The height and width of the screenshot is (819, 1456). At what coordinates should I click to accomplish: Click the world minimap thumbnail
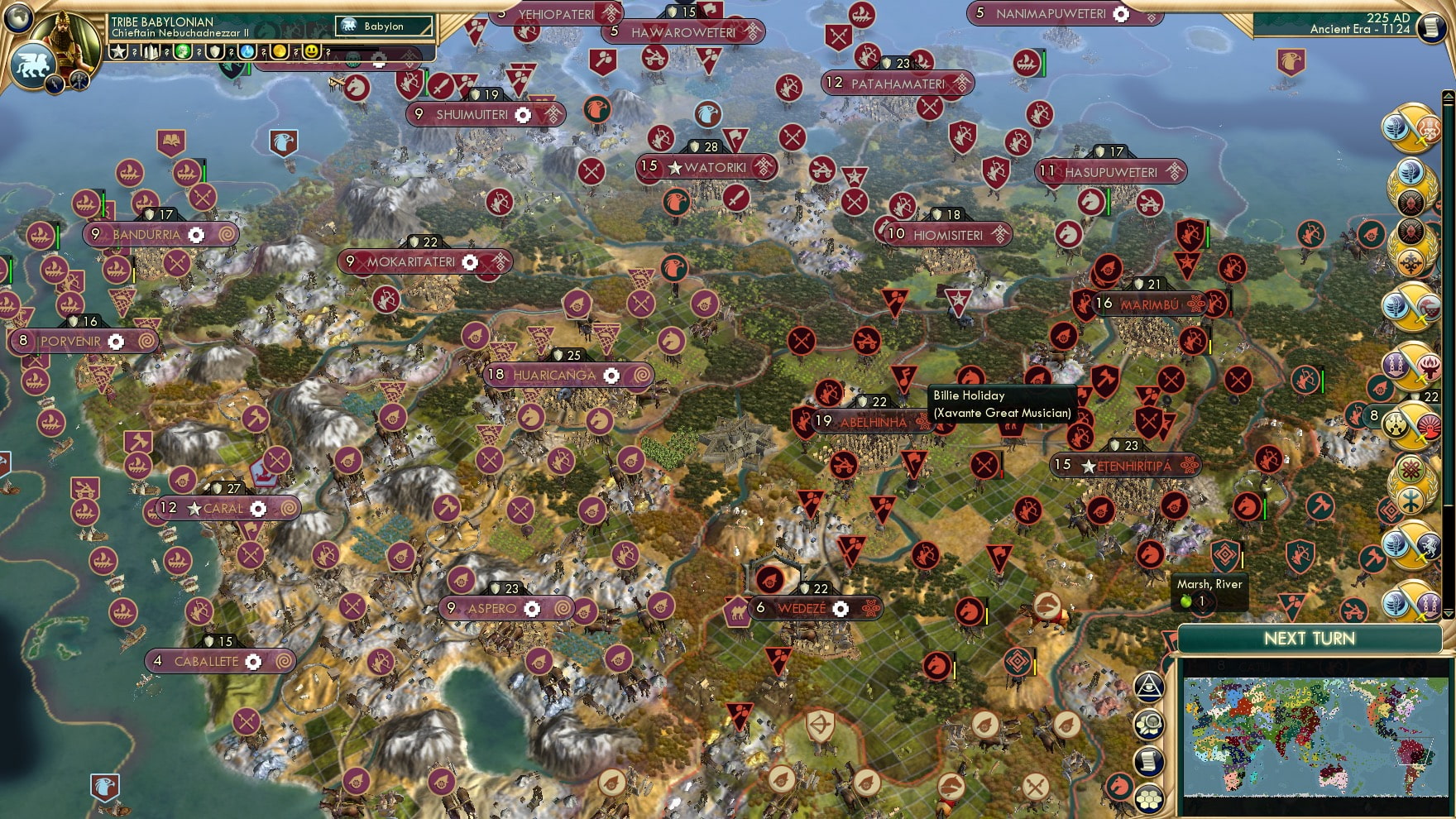1315,736
